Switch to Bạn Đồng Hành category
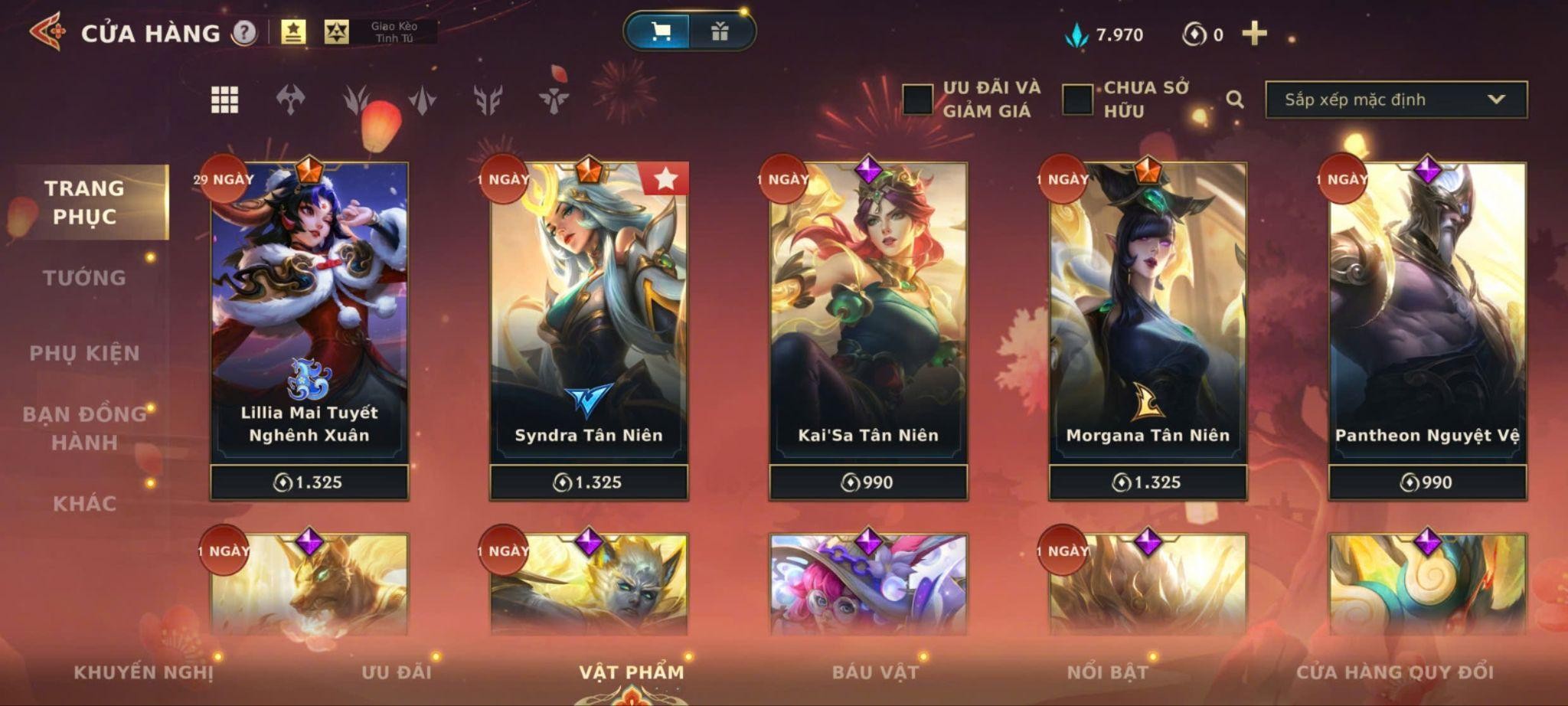The width and height of the screenshot is (1568, 706). click(84, 428)
